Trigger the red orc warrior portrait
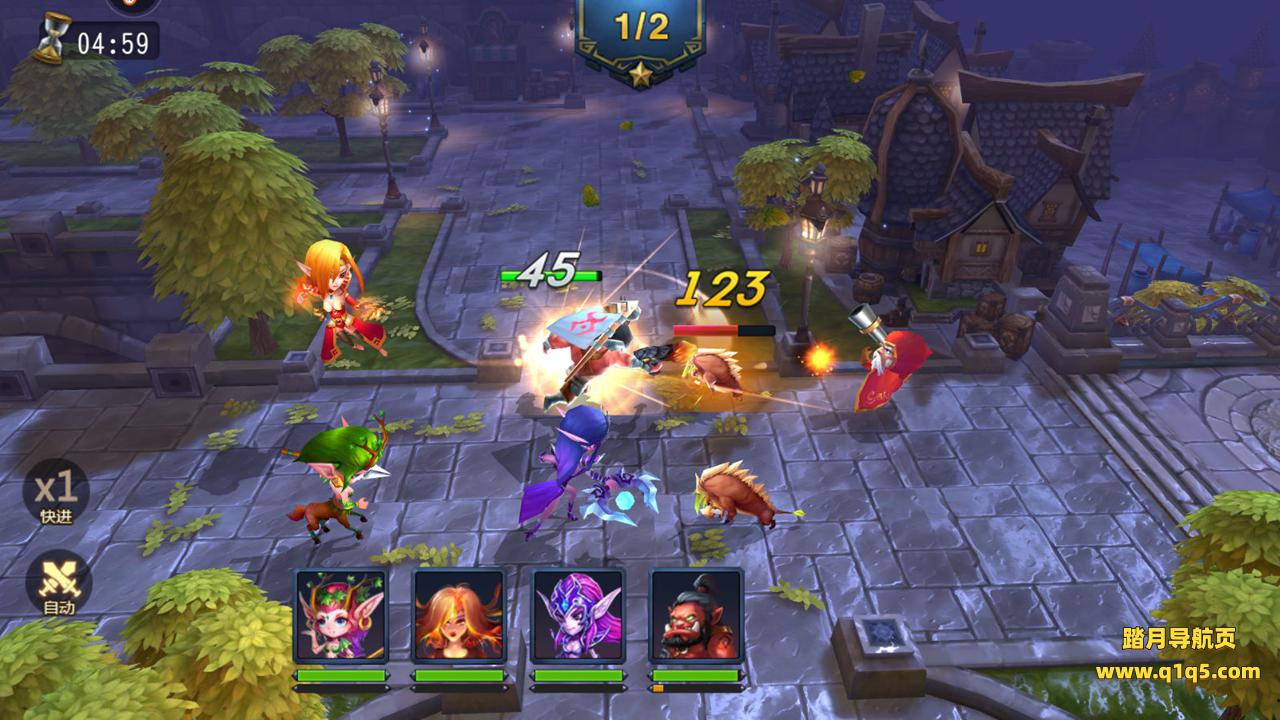This screenshot has width=1280, height=720. pos(696,615)
